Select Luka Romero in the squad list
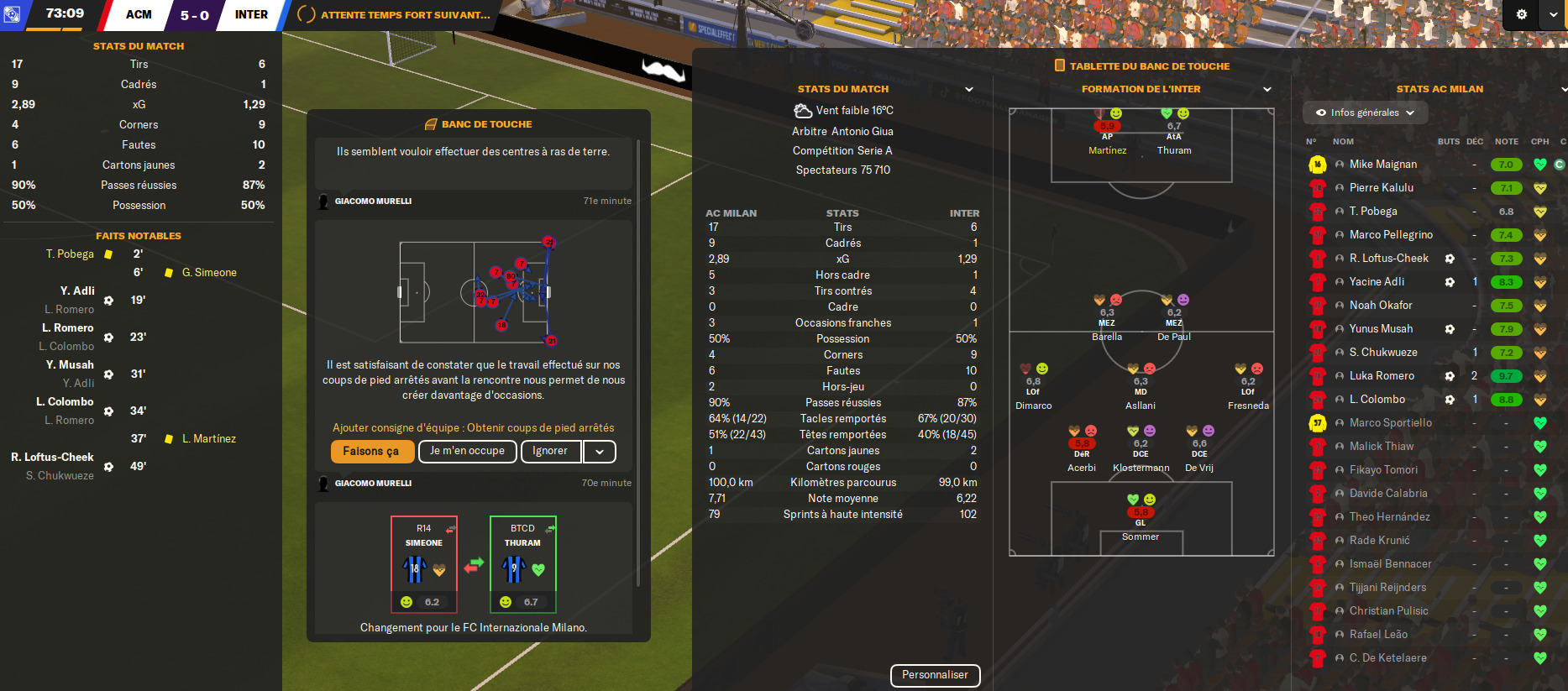Image resolution: width=1568 pixels, height=691 pixels. pos(1382,376)
